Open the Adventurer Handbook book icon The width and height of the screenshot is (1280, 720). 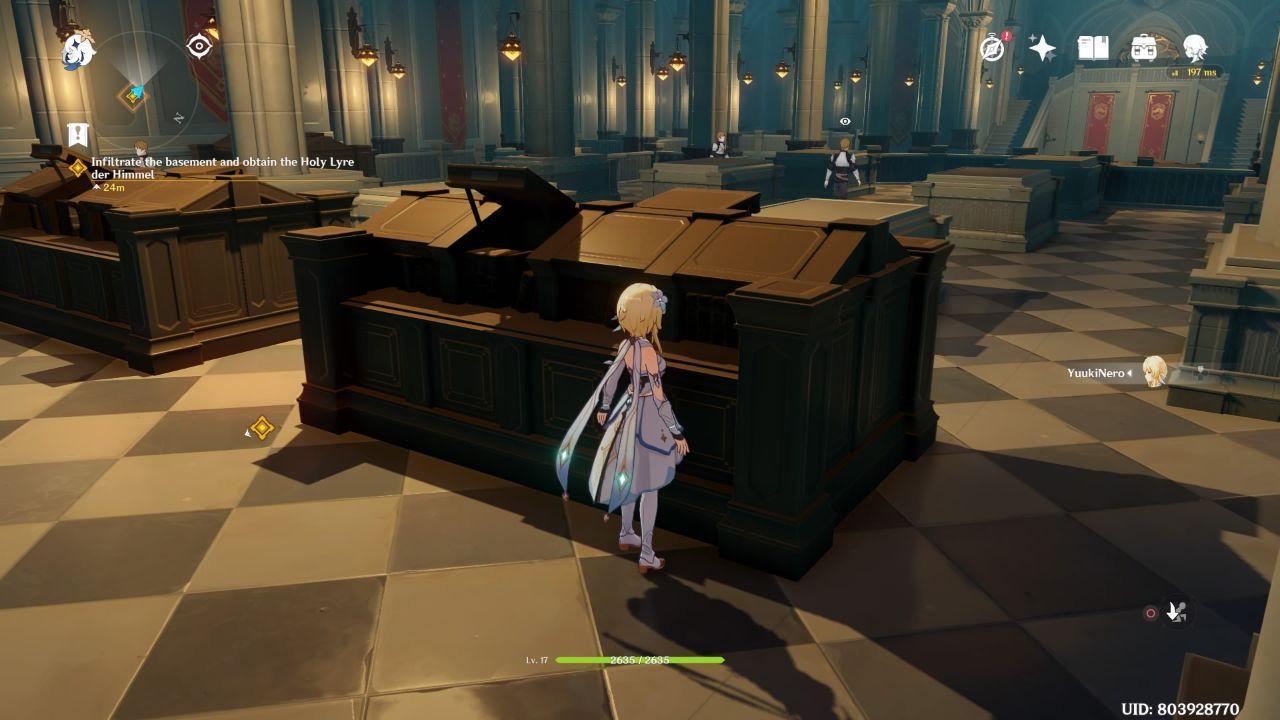pos(1093,47)
